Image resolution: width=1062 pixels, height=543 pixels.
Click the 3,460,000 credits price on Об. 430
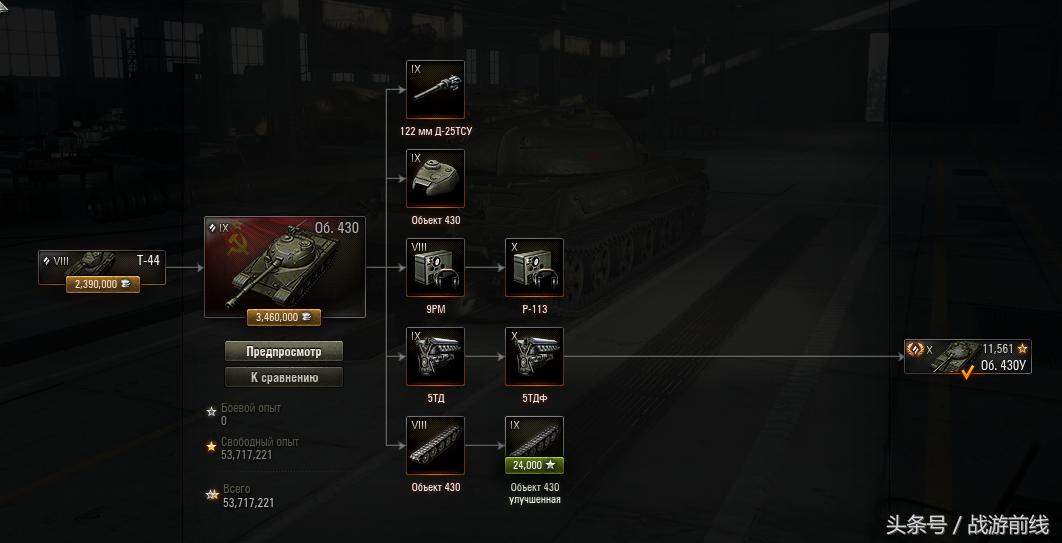[284, 317]
